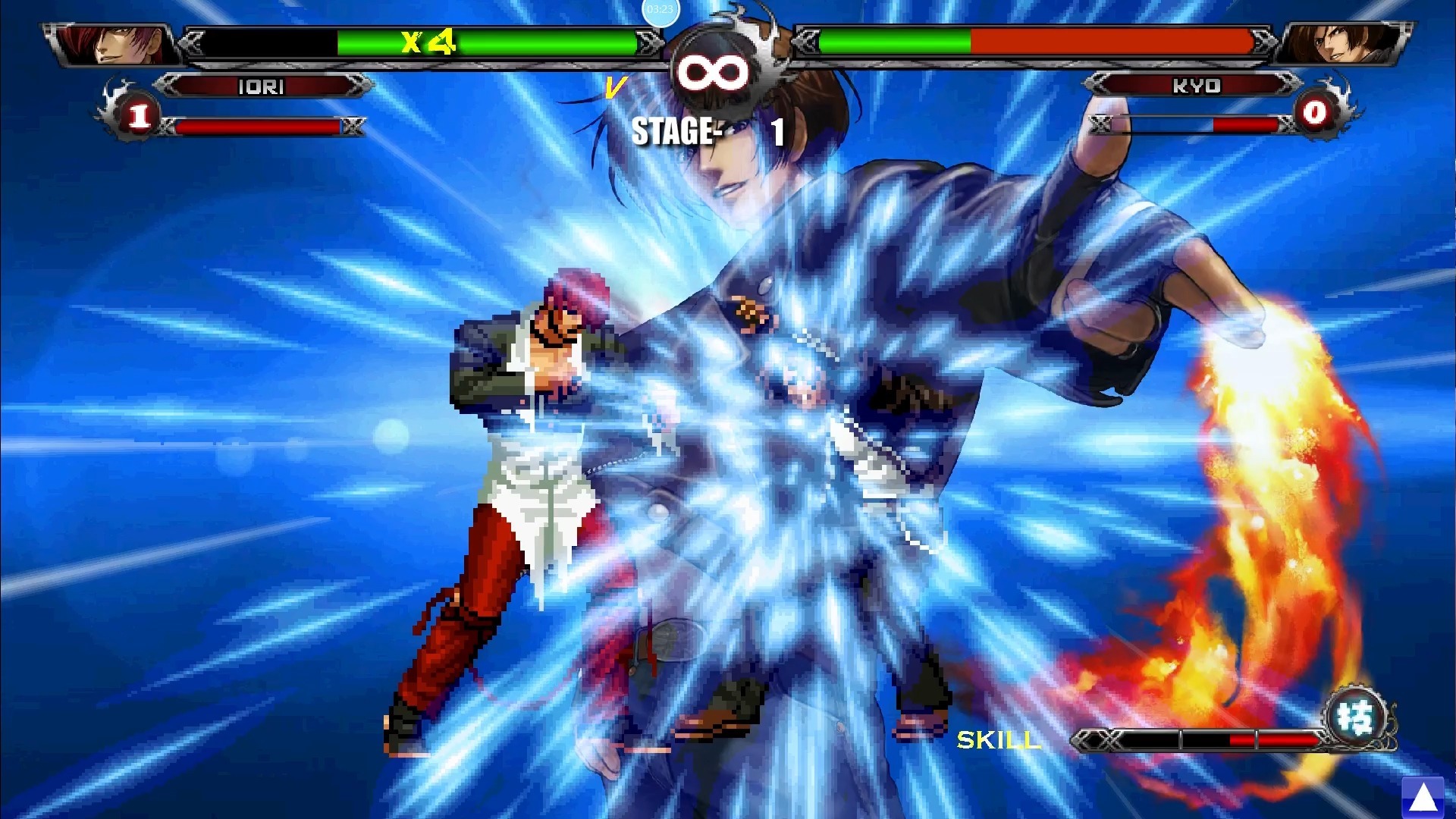The height and width of the screenshot is (819, 1456).
Task: Tap the white triangle arrow button
Action: pyautogui.click(x=1423, y=797)
